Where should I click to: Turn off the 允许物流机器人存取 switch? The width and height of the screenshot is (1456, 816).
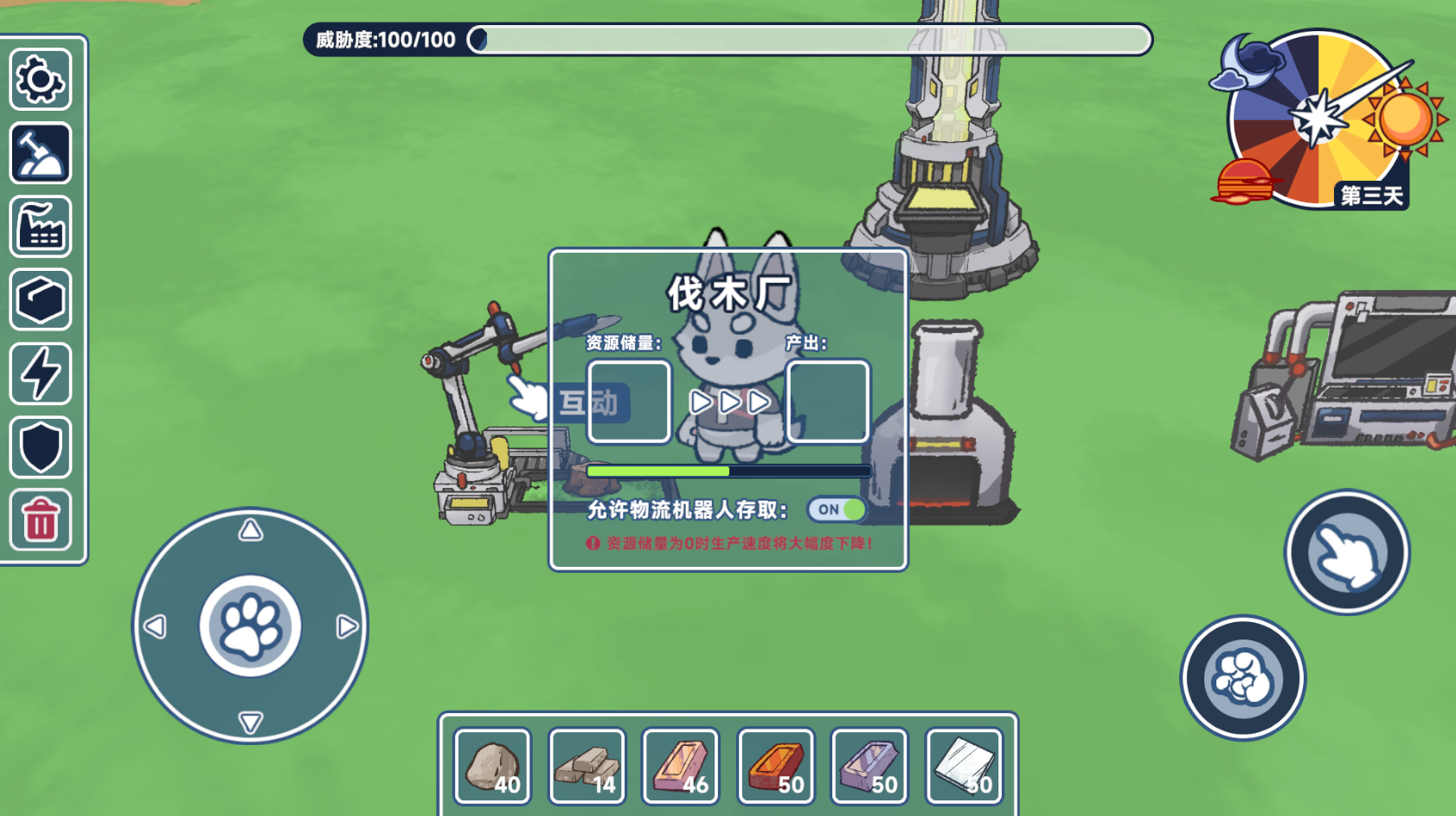tap(835, 511)
